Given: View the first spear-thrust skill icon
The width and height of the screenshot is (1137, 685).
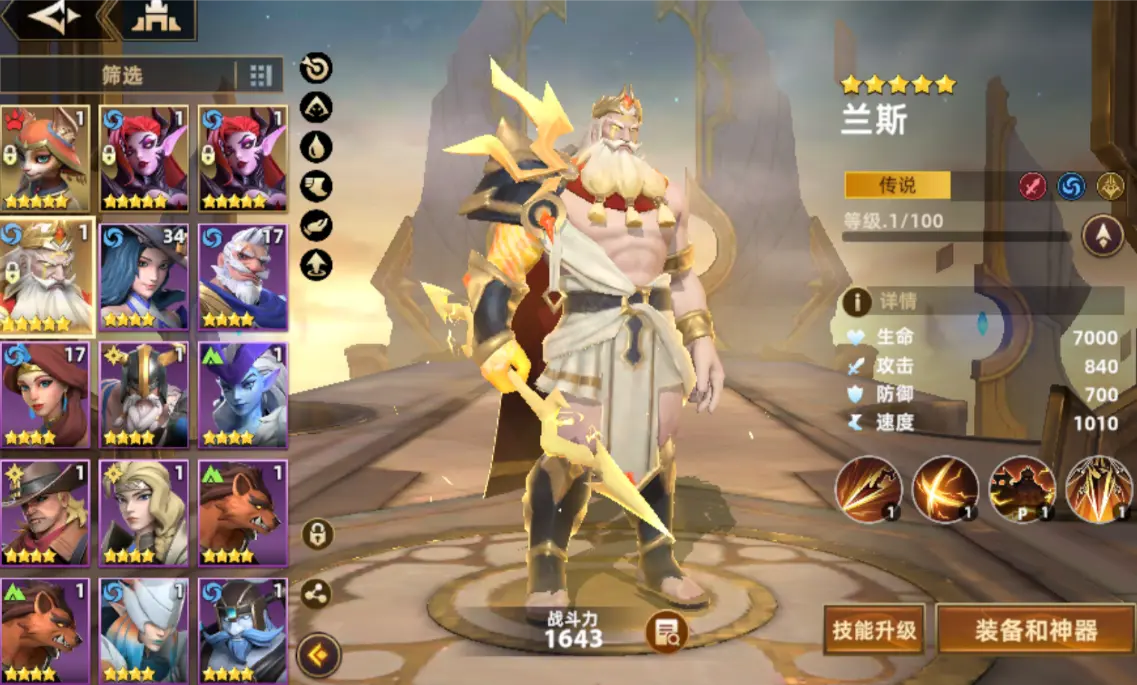Looking at the screenshot, I should (869, 489).
